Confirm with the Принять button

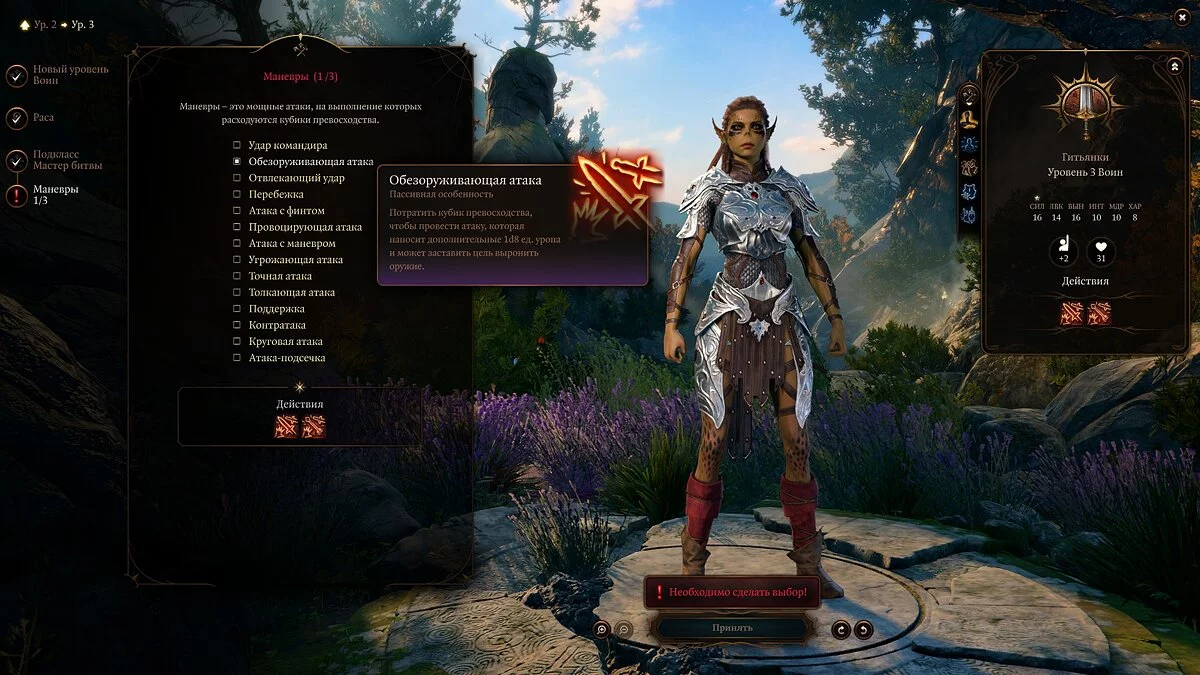click(732, 628)
